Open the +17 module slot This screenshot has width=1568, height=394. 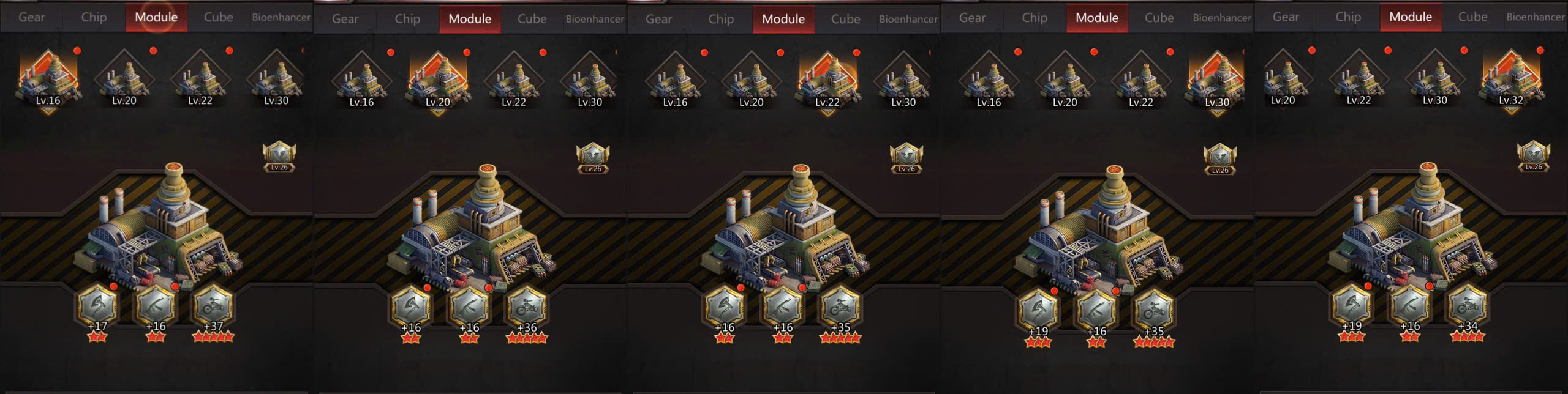point(97,307)
